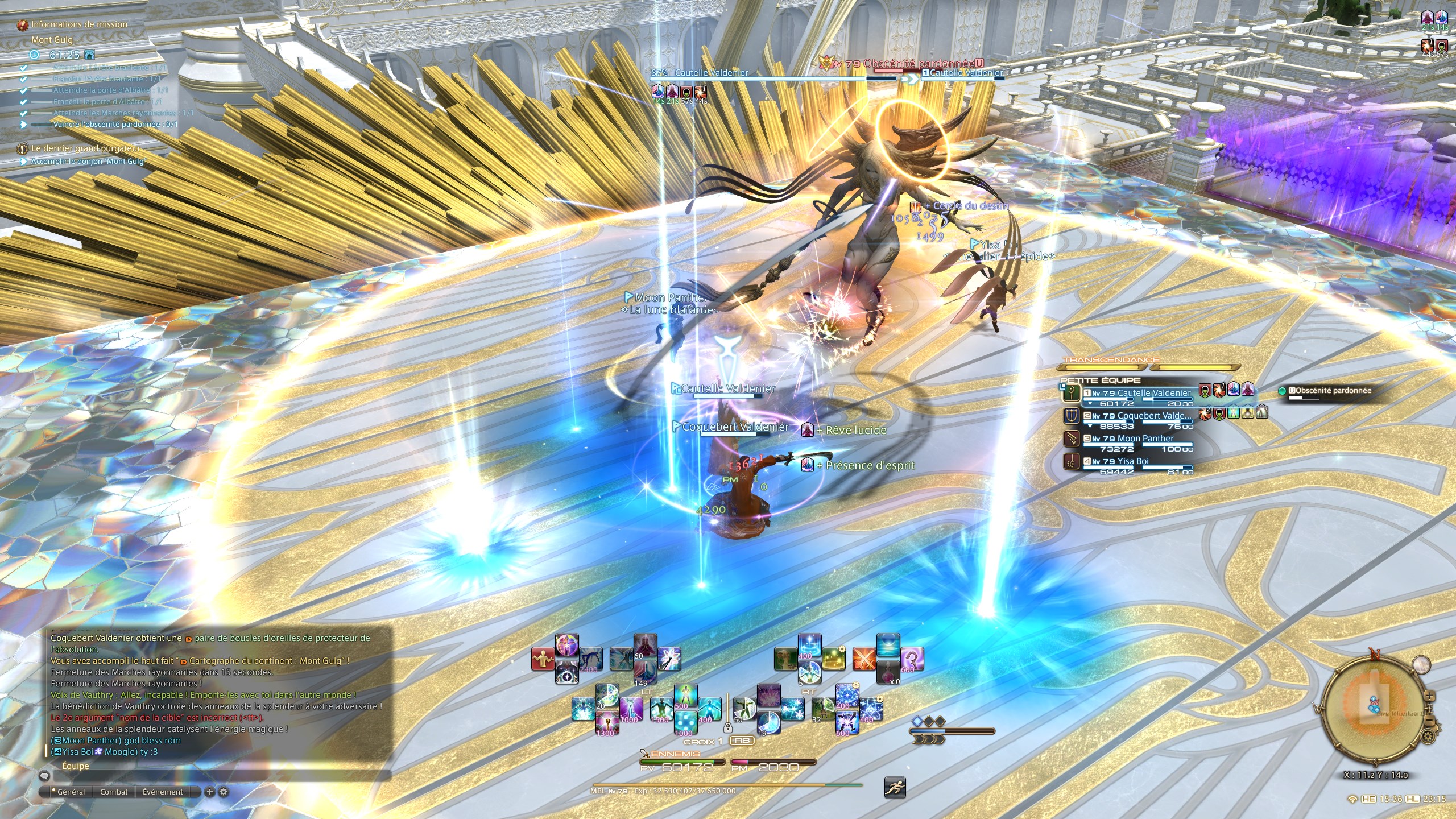Add a new chat tab with plus button

(x=210, y=792)
